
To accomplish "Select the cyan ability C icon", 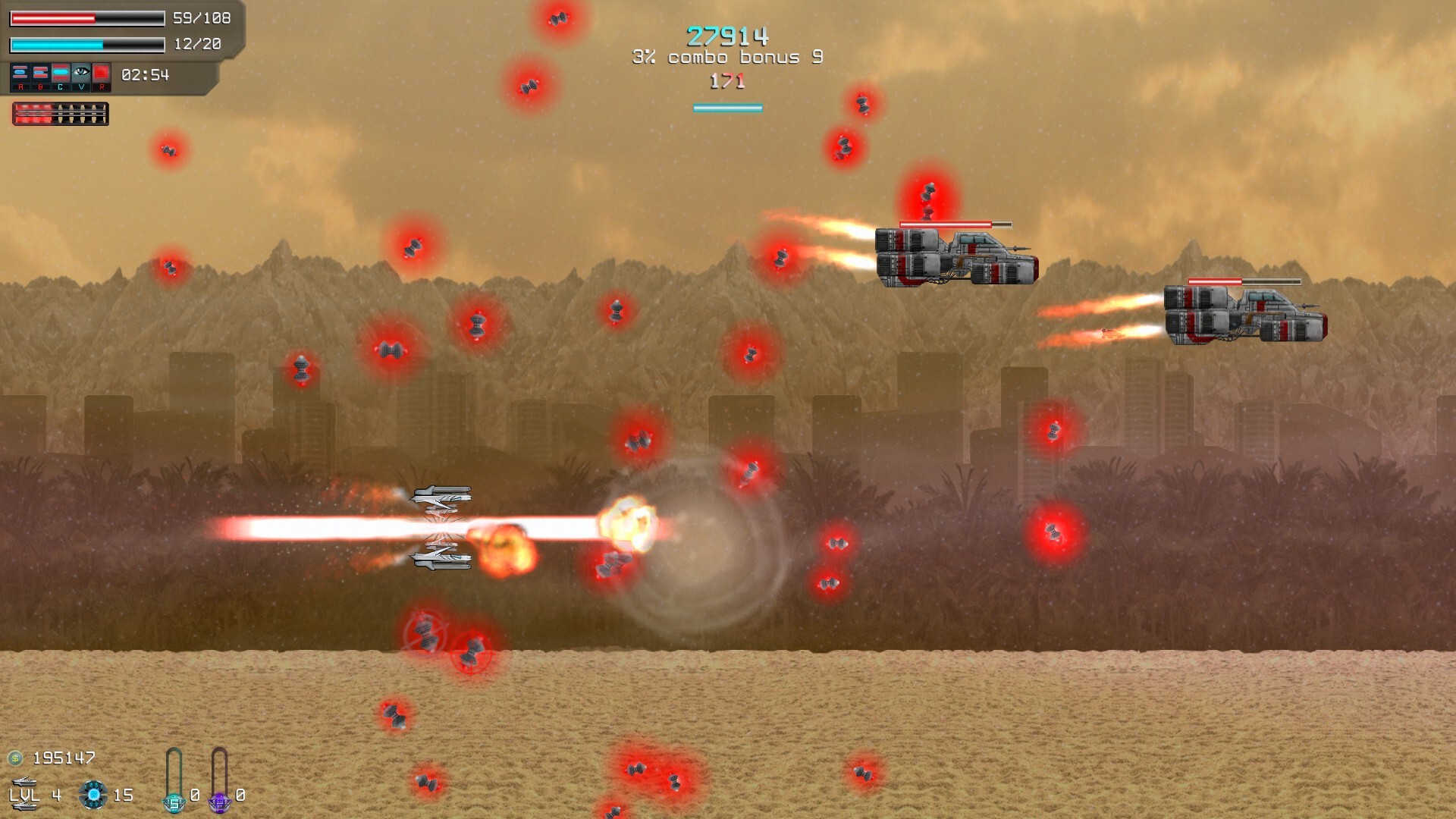I will (61, 72).
